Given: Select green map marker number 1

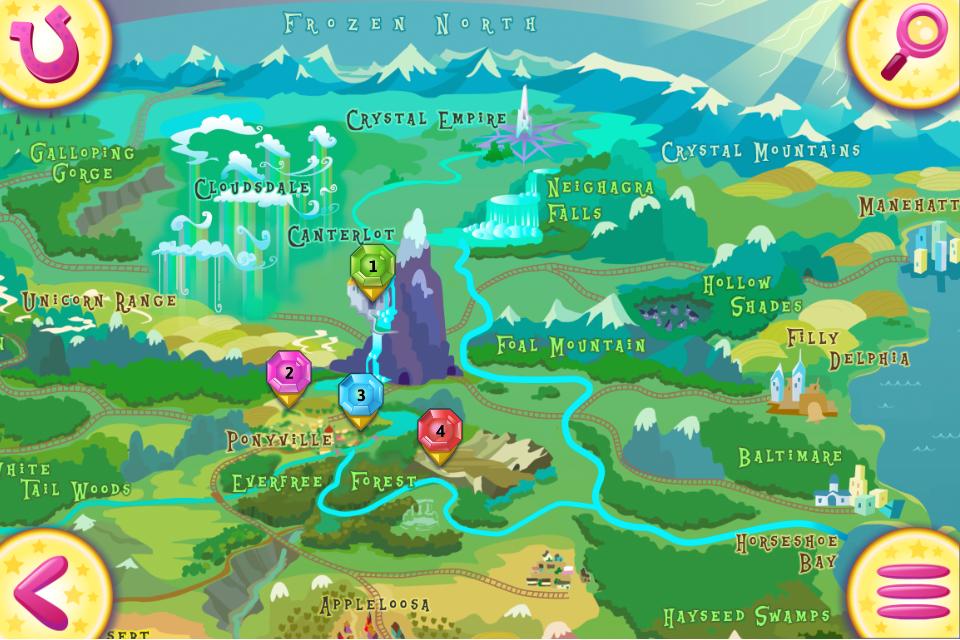Looking at the screenshot, I should coord(373,268).
